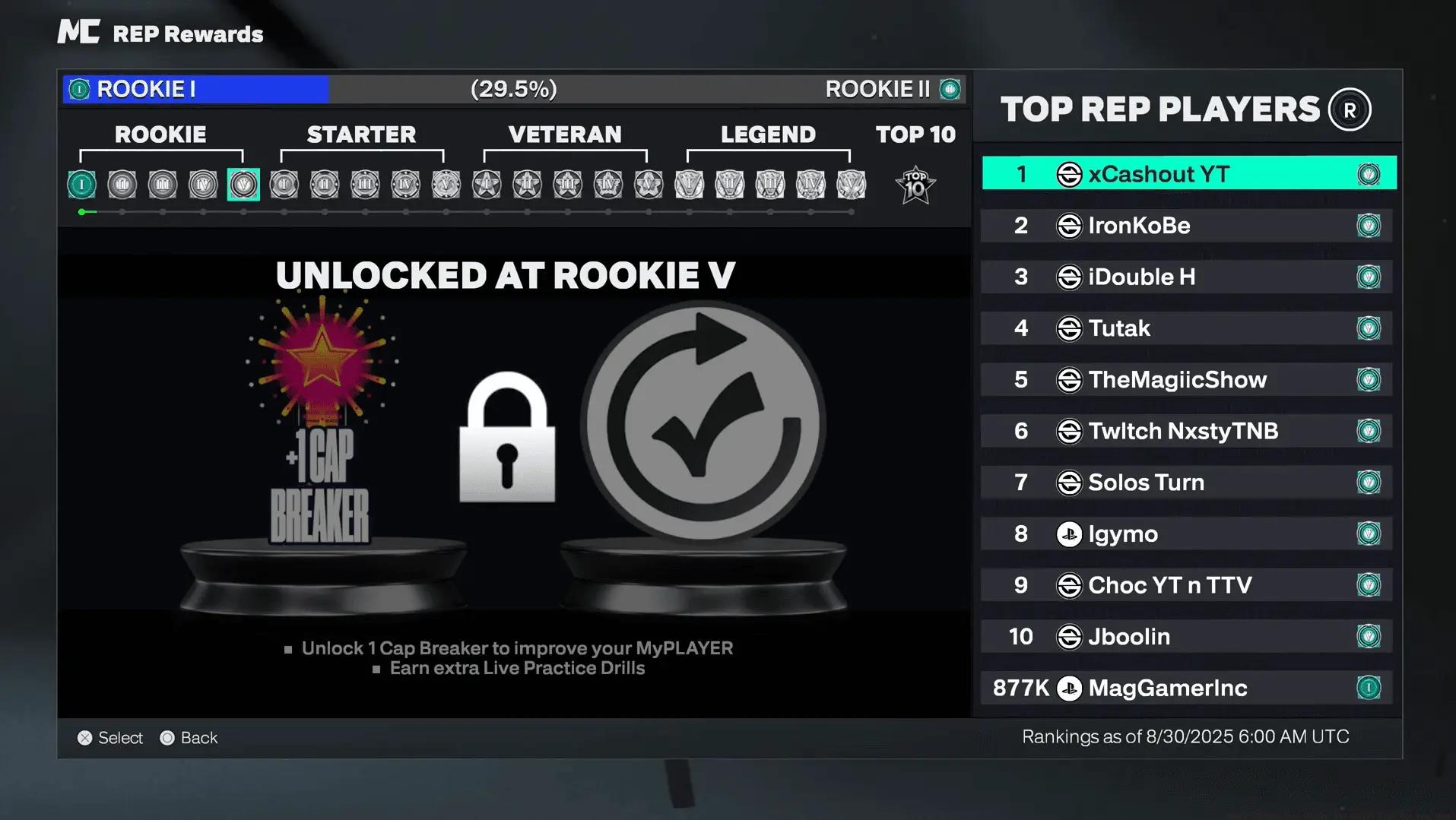Select TwItch NxstyTNB in the list
Image resolution: width=1456 pixels, height=820 pixels.
tap(1187, 431)
